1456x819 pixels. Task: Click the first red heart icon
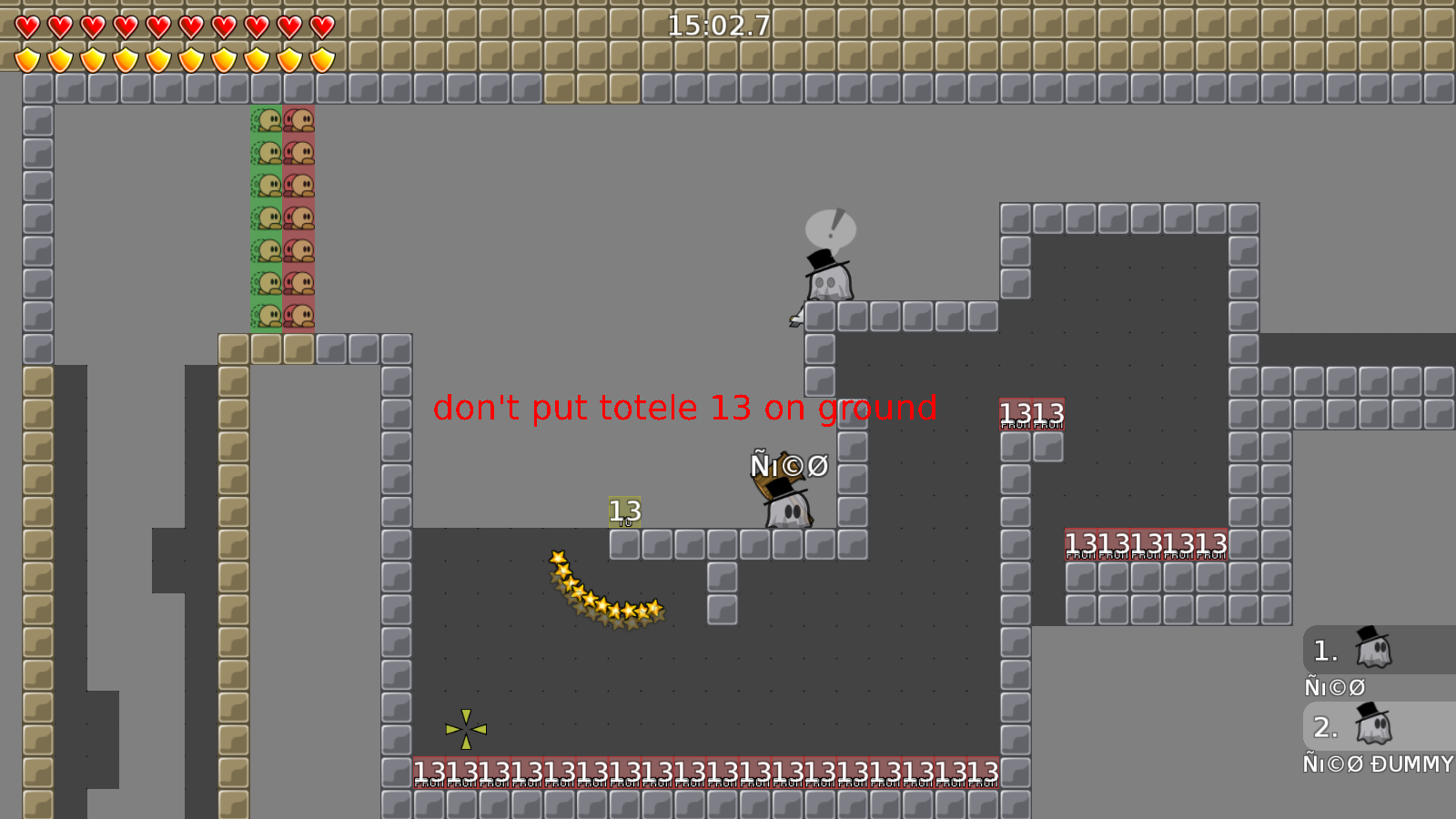26,27
